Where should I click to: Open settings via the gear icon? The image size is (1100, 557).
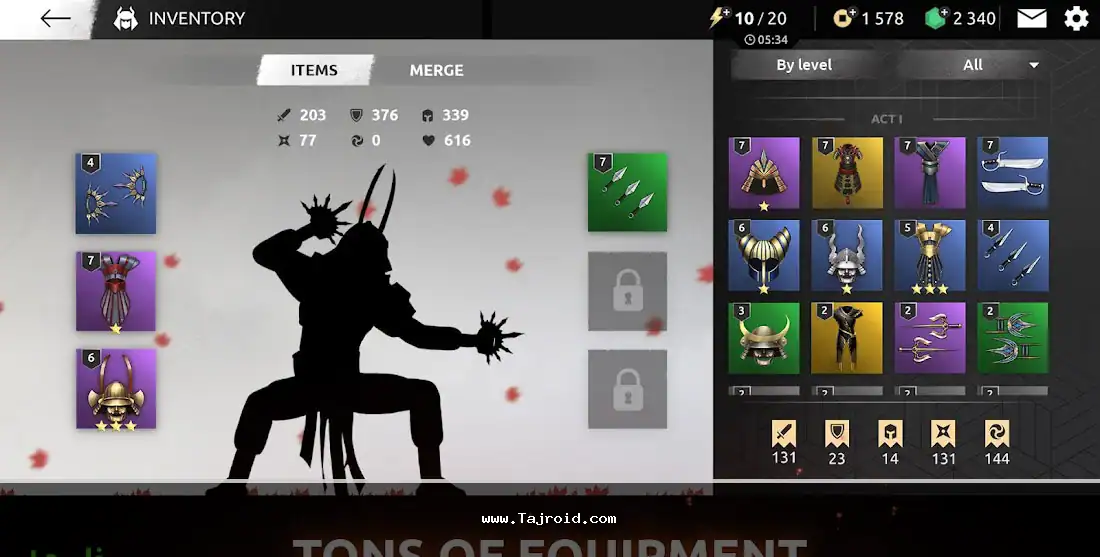1076,18
